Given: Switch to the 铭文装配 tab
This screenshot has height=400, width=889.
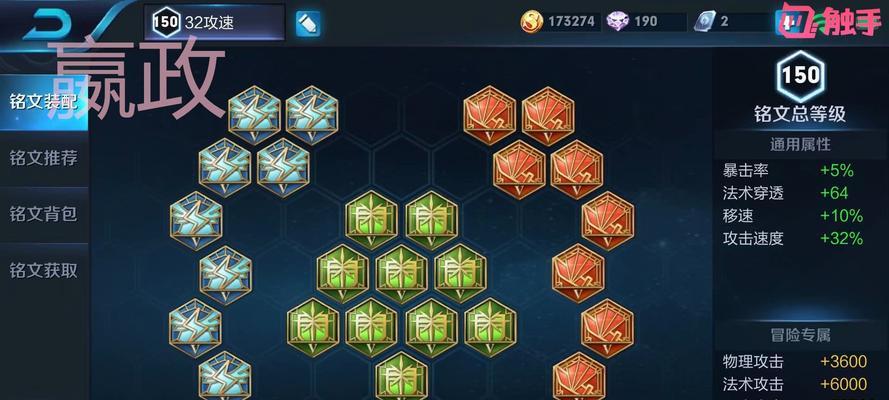Looking at the screenshot, I should point(43,102).
